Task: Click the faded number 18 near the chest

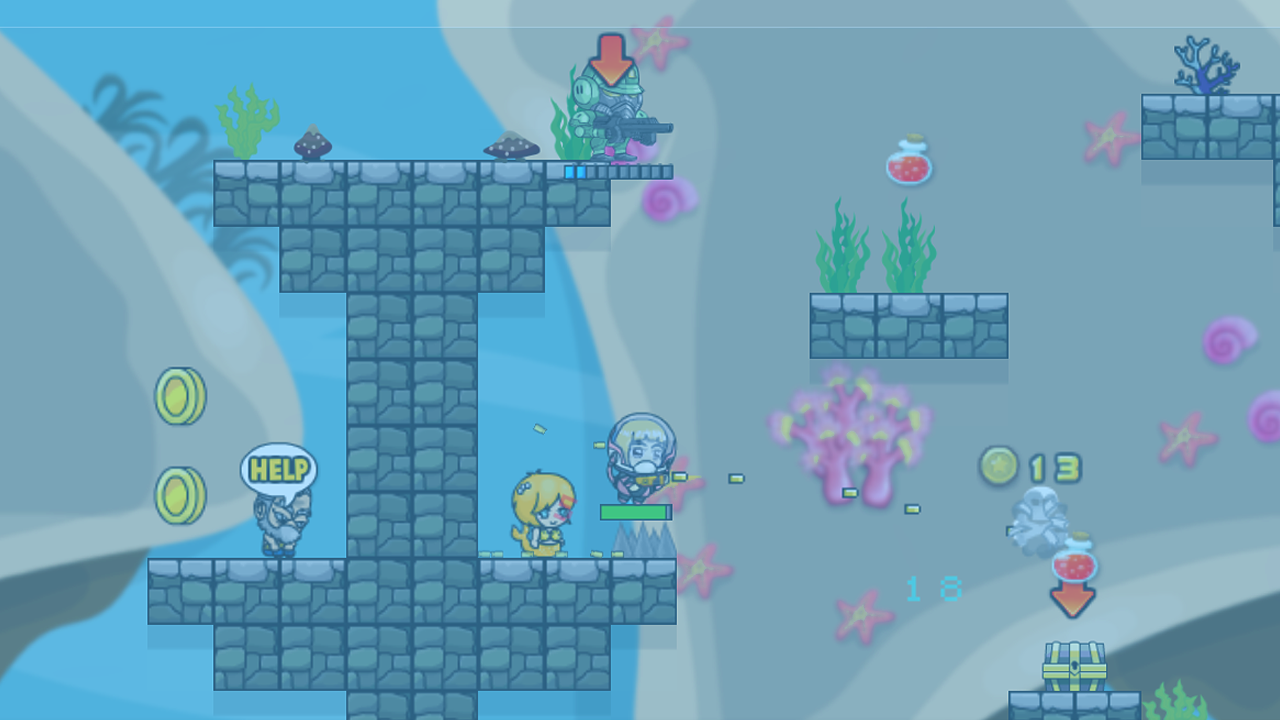Action: click(x=932, y=590)
